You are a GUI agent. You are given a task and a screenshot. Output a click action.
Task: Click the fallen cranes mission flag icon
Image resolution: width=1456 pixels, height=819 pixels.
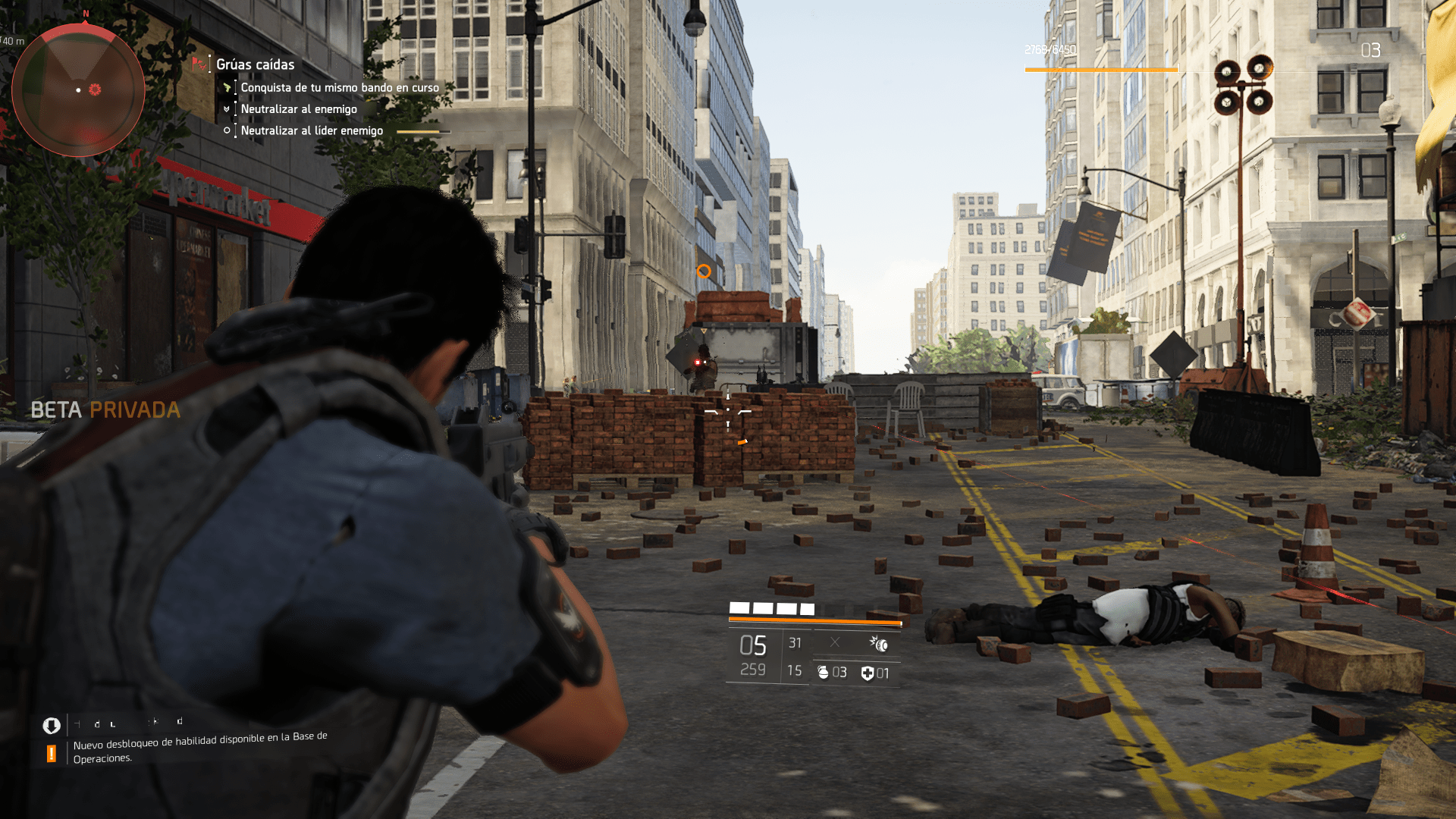coord(201,64)
